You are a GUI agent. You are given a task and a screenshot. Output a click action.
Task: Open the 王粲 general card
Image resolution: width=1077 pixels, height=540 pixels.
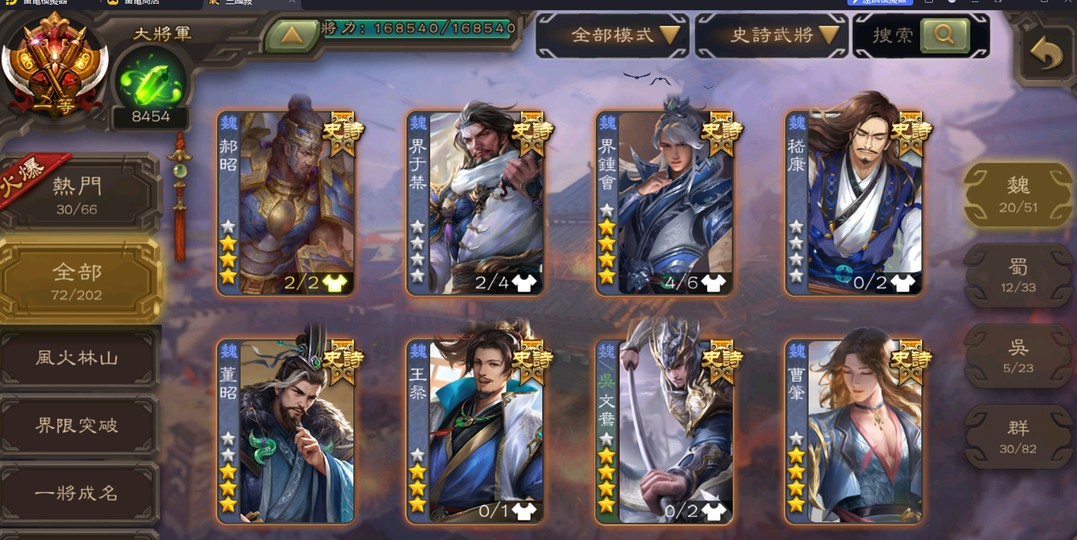(477, 431)
